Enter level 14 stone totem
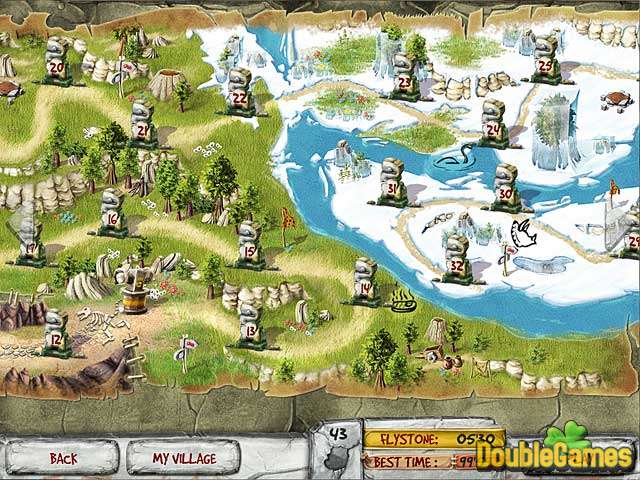Viewport: 640px width, 480px height. click(365, 283)
